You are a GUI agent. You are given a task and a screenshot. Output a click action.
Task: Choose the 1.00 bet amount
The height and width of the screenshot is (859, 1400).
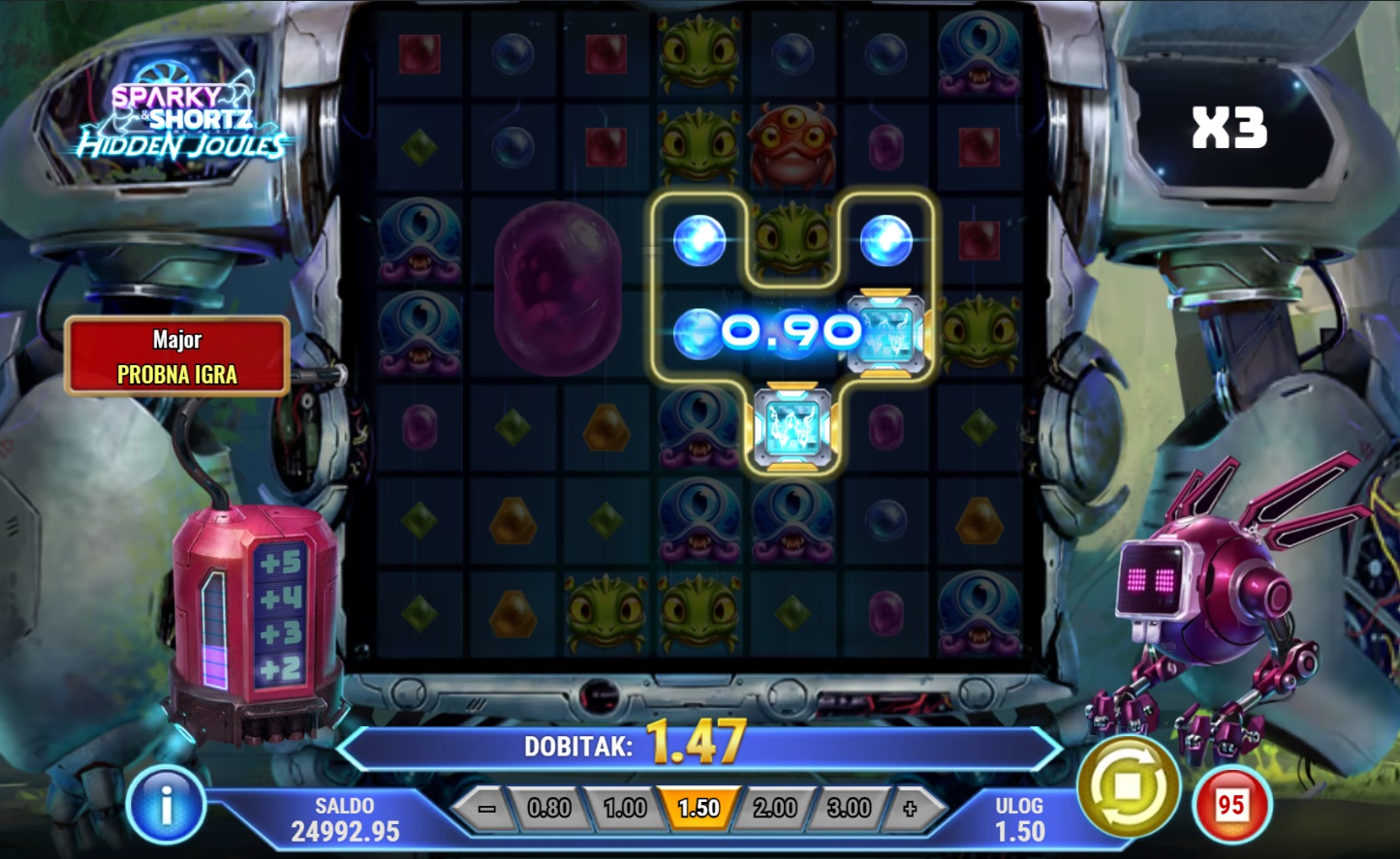coord(625,809)
